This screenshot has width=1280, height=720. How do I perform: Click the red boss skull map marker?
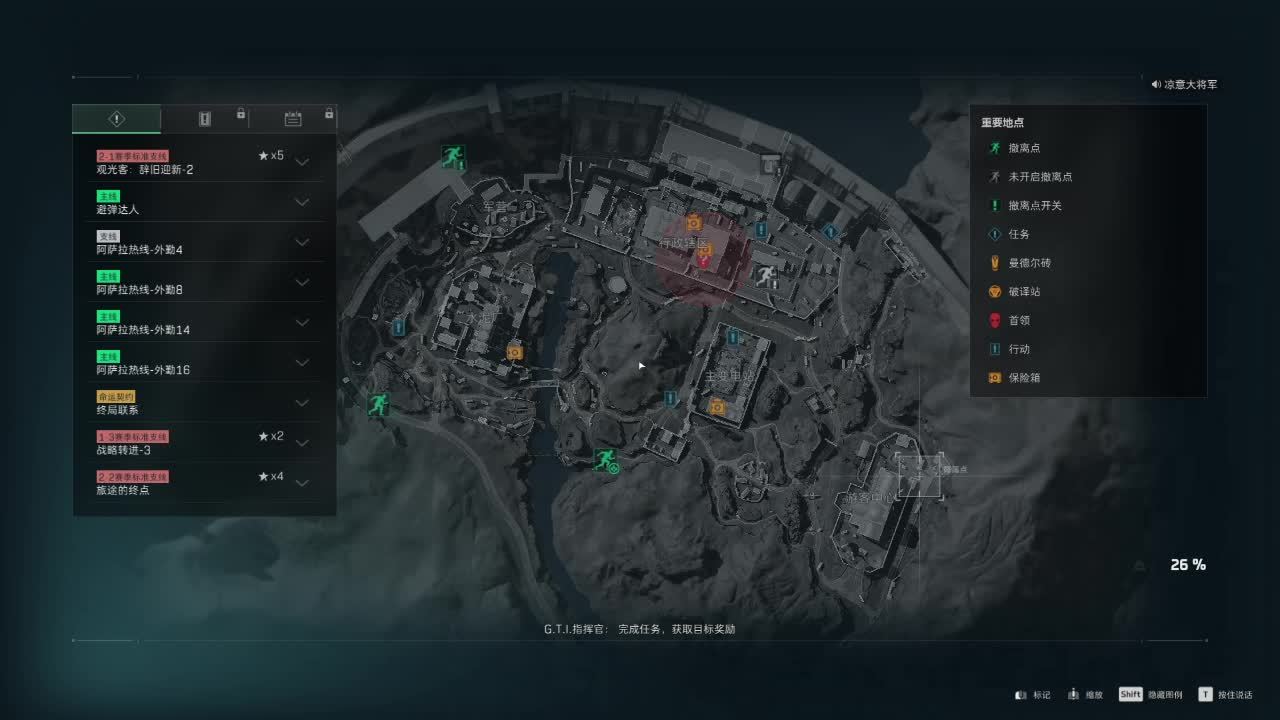coord(704,260)
